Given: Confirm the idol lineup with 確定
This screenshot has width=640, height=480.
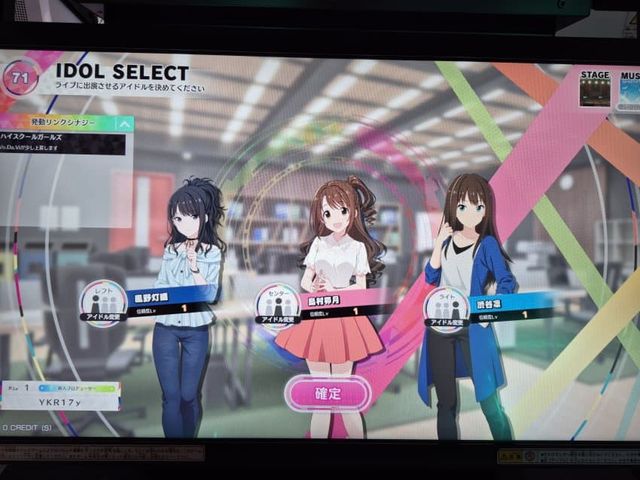Looking at the screenshot, I should [327, 393].
